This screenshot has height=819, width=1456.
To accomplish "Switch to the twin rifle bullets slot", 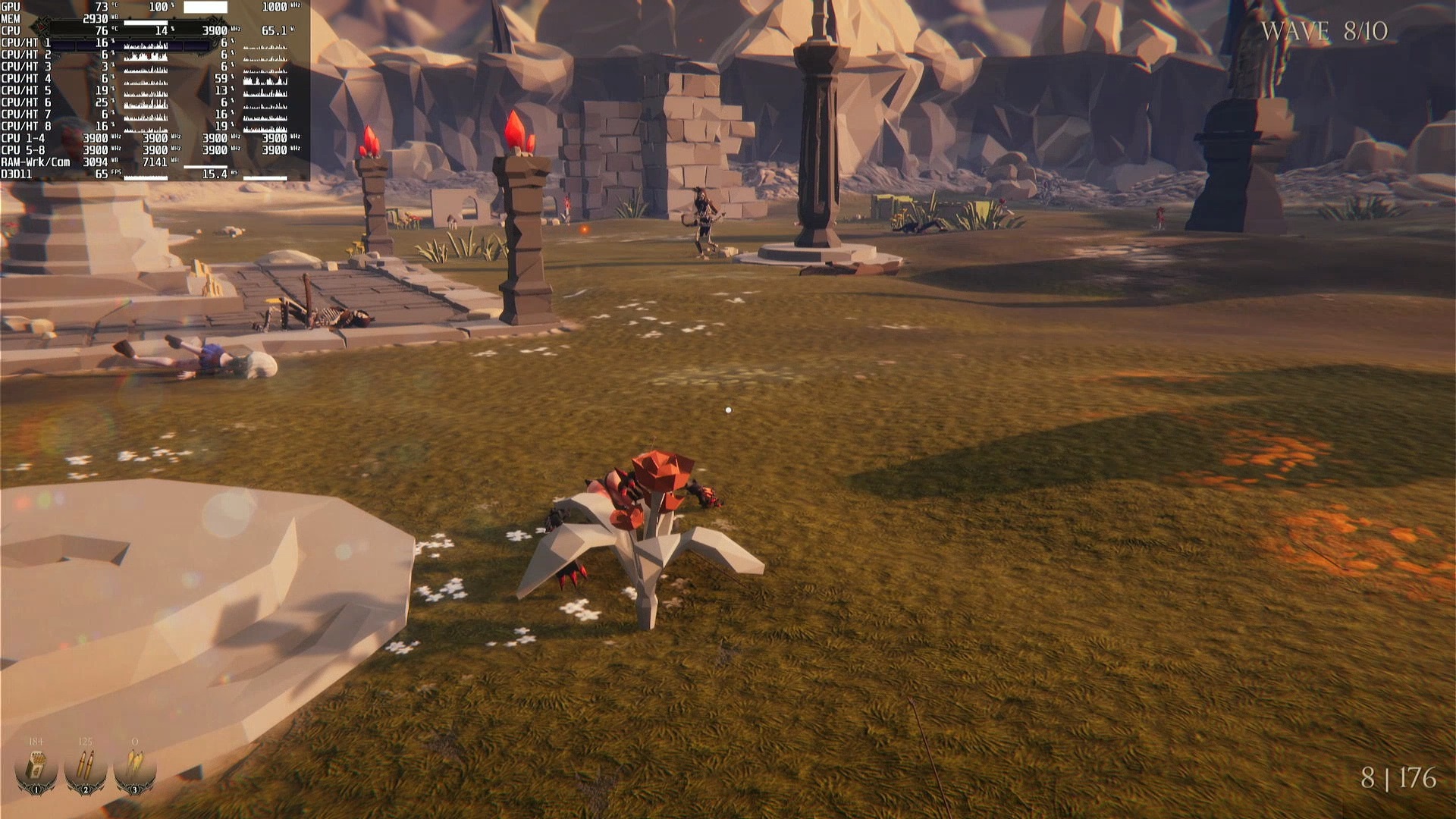I will [85, 767].
